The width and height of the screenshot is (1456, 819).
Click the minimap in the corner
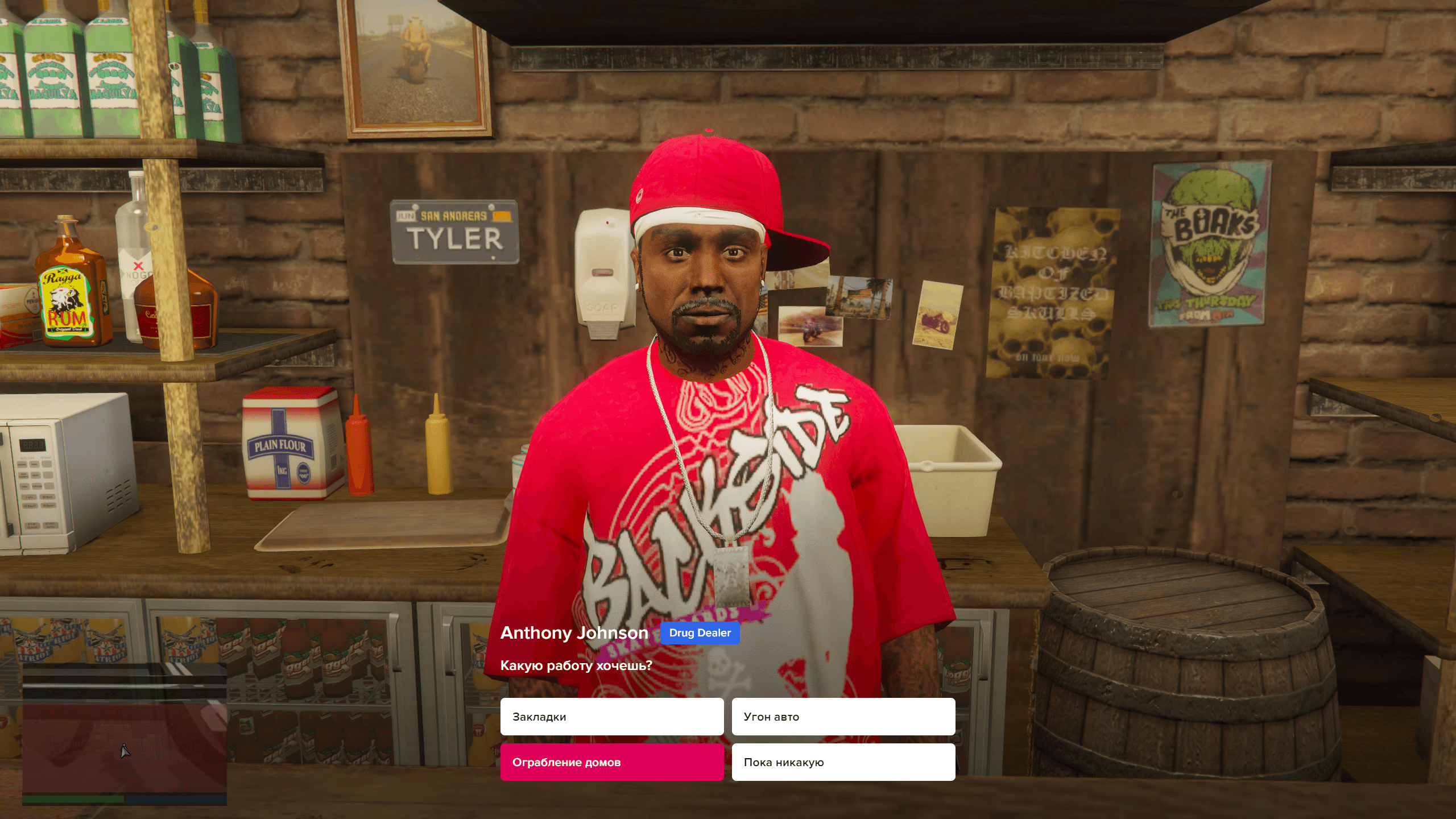pos(124,734)
